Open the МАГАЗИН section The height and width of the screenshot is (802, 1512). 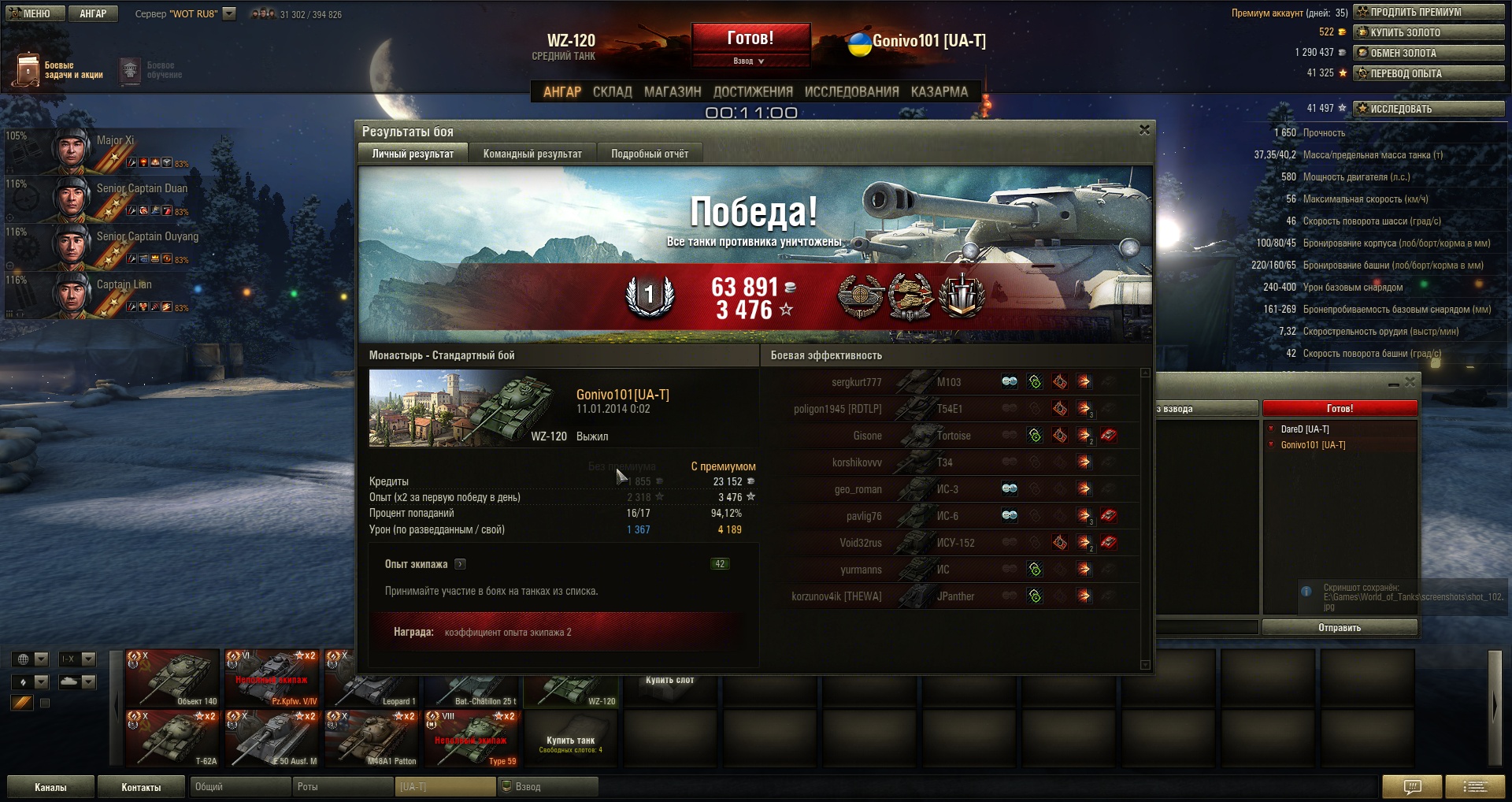[x=673, y=91]
